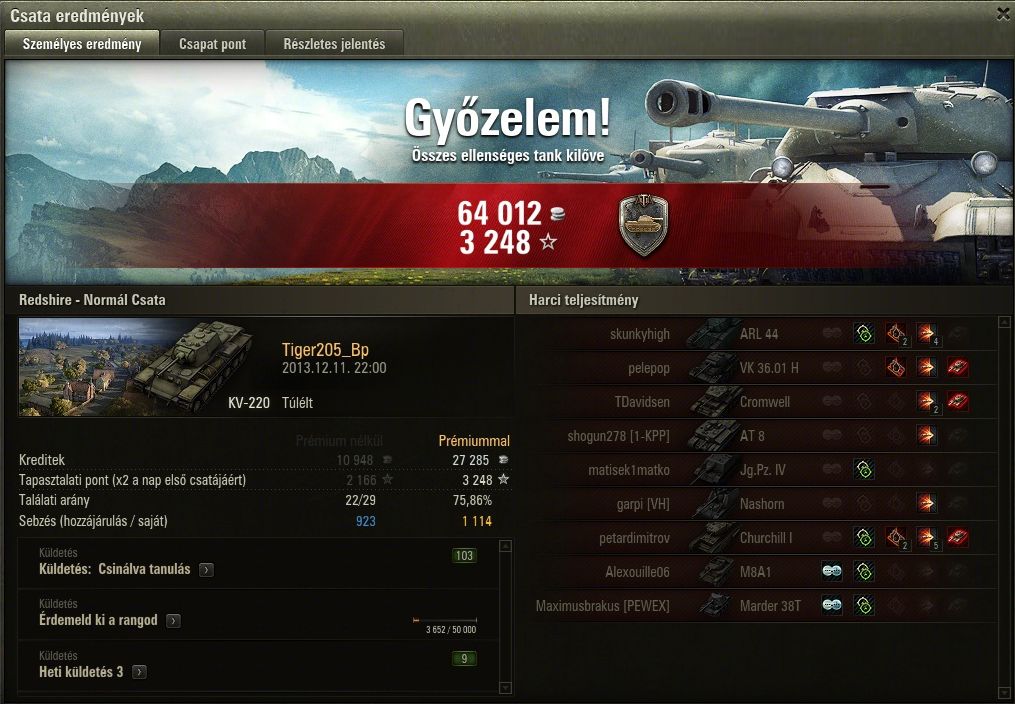
Task: Open the Csapat pont tab
Action: [213, 44]
